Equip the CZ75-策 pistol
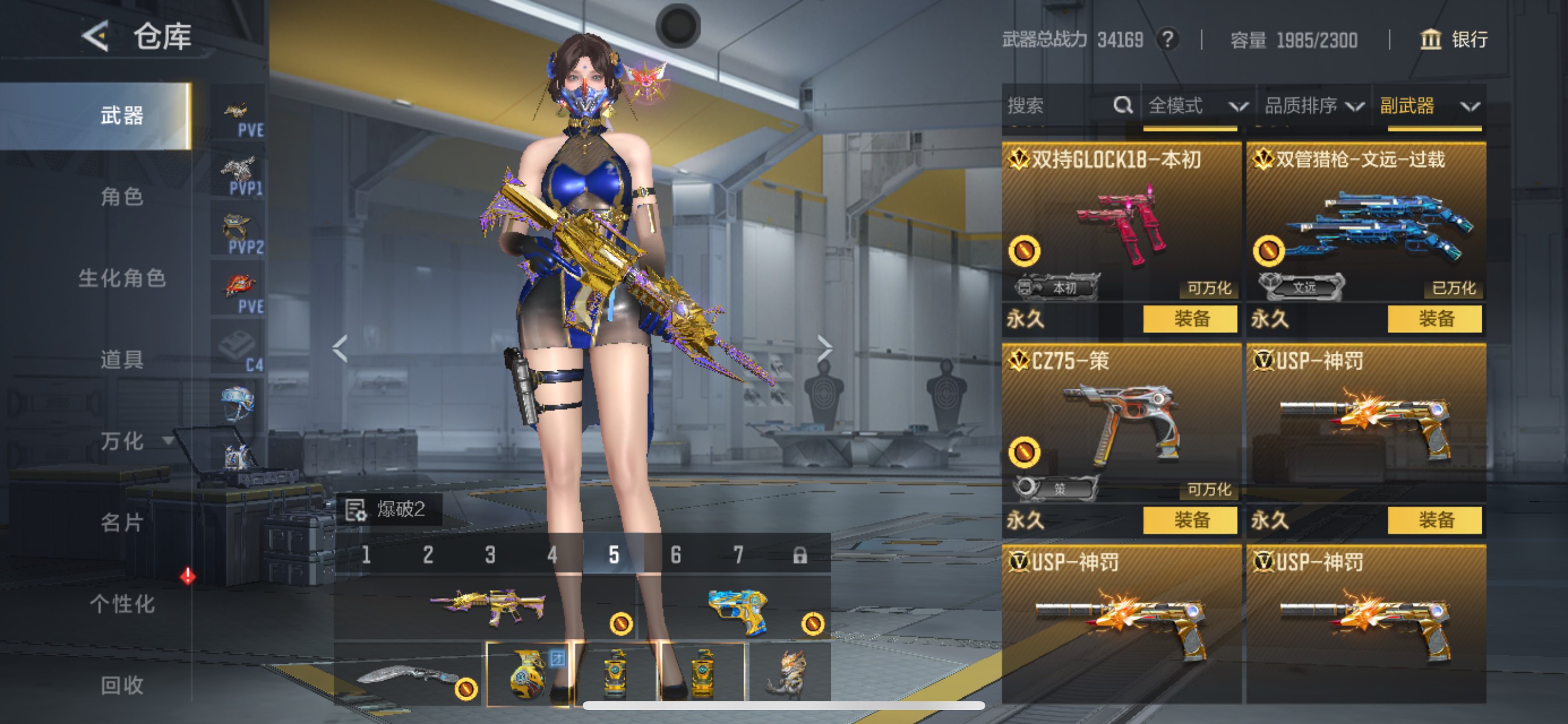This screenshot has width=1568, height=724. [1190, 520]
